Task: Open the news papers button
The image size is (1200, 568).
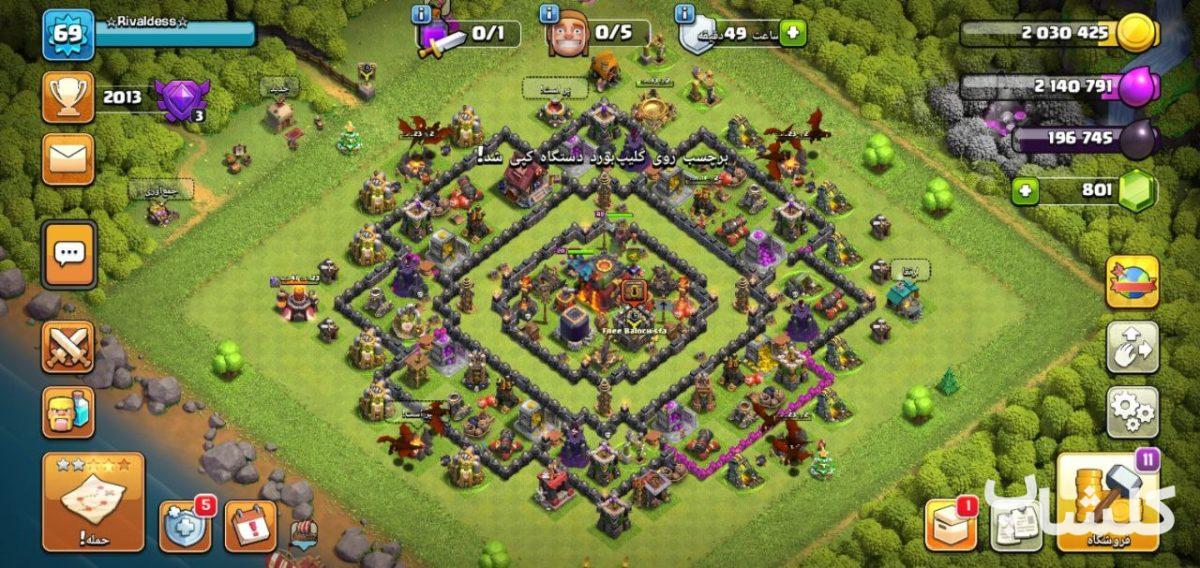Action: [1015, 524]
